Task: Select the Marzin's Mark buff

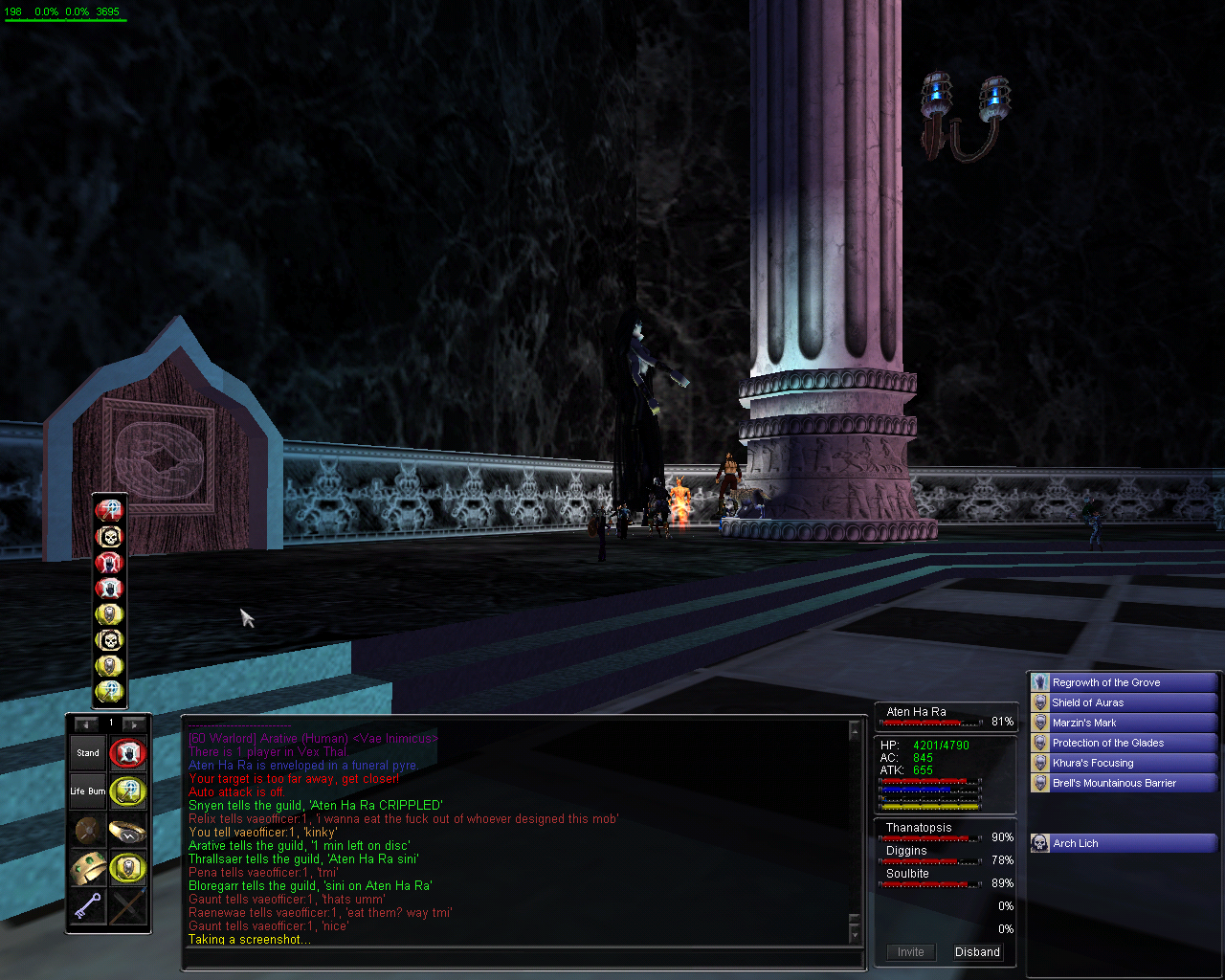Action: coord(1124,723)
